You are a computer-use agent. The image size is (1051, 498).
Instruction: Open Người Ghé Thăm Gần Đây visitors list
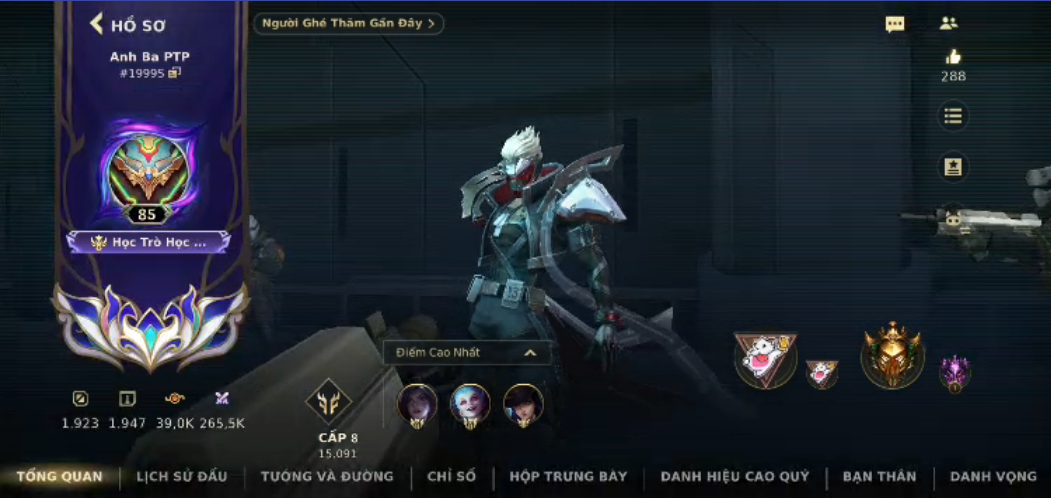coord(348,24)
